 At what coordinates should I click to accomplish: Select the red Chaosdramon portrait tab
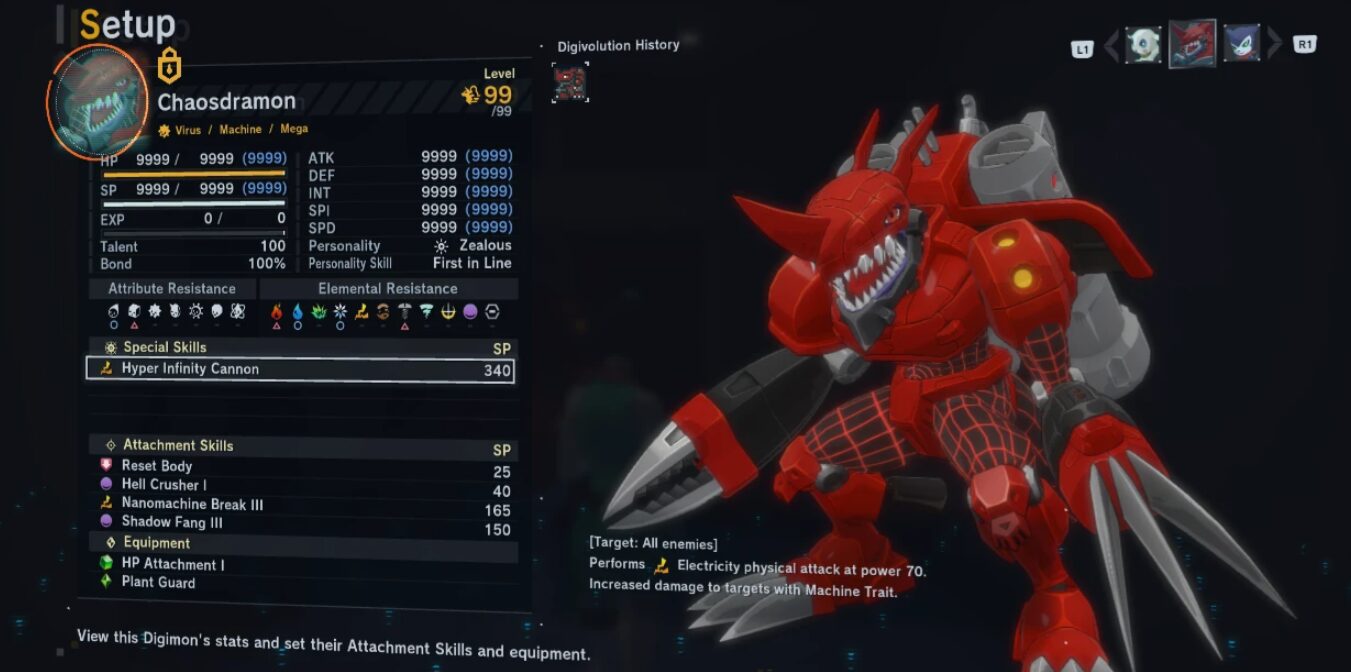[1192, 44]
